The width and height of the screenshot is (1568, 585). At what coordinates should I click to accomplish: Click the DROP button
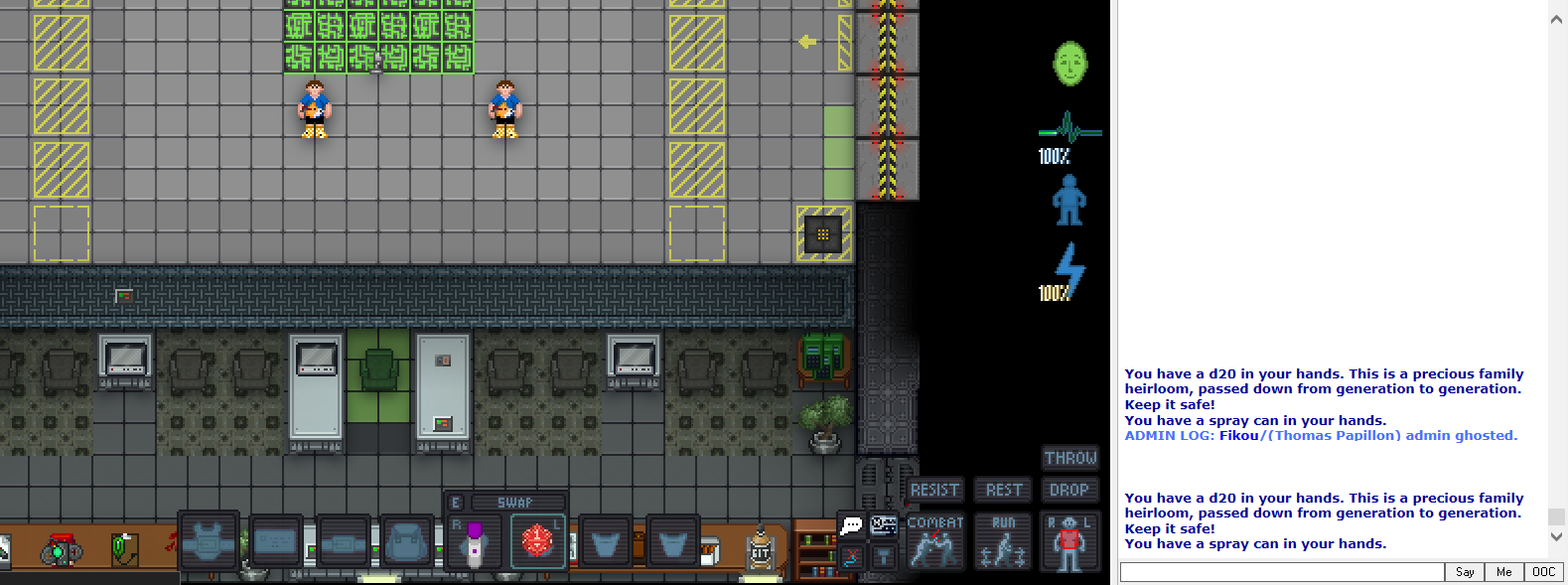point(1069,490)
